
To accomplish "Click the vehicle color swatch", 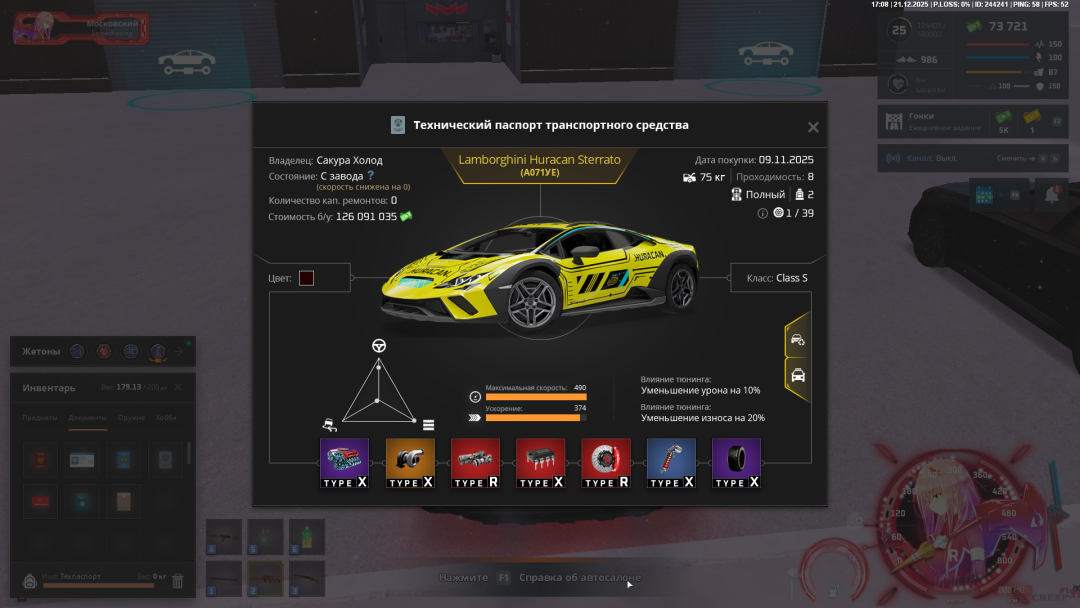I will [306, 278].
